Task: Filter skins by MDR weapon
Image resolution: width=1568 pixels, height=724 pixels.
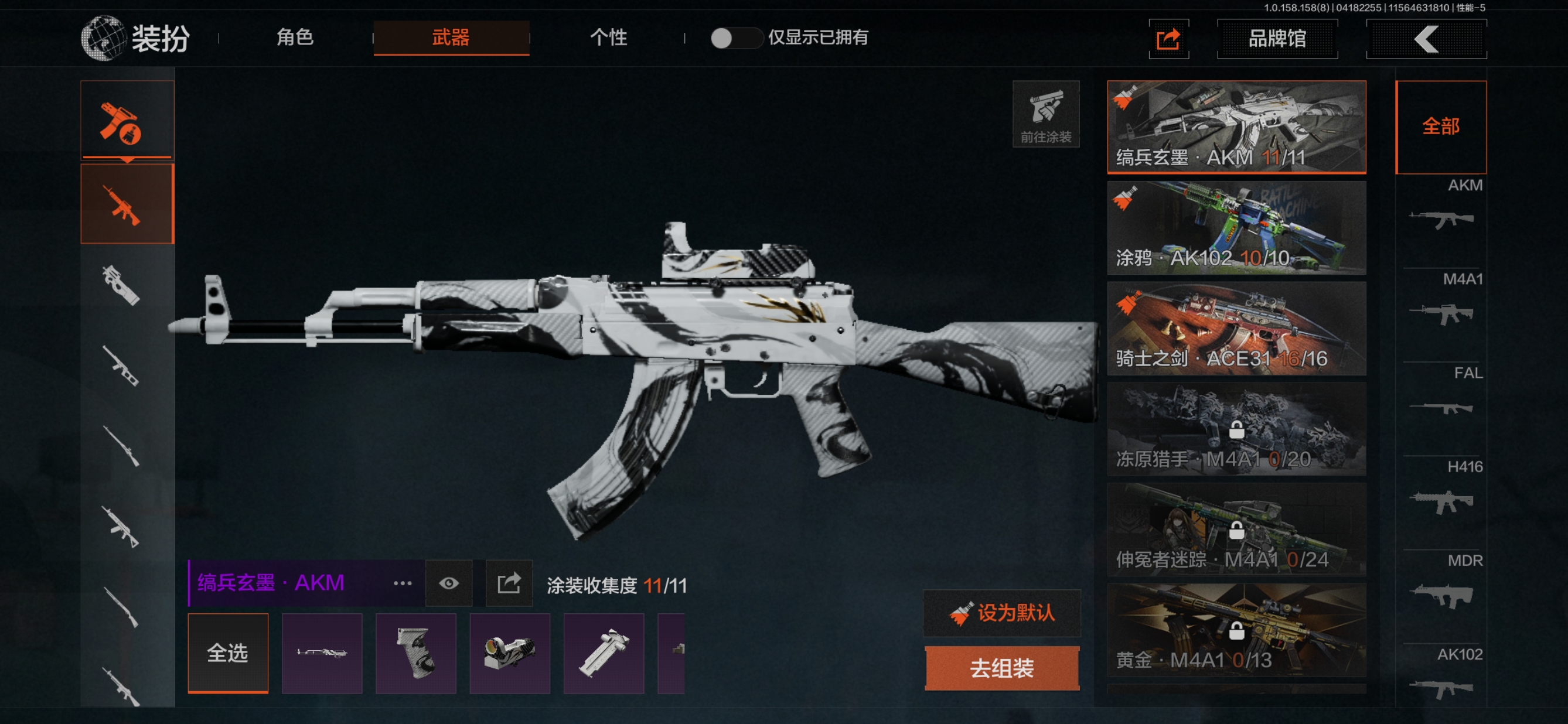Action: click(x=1441, y=585)
